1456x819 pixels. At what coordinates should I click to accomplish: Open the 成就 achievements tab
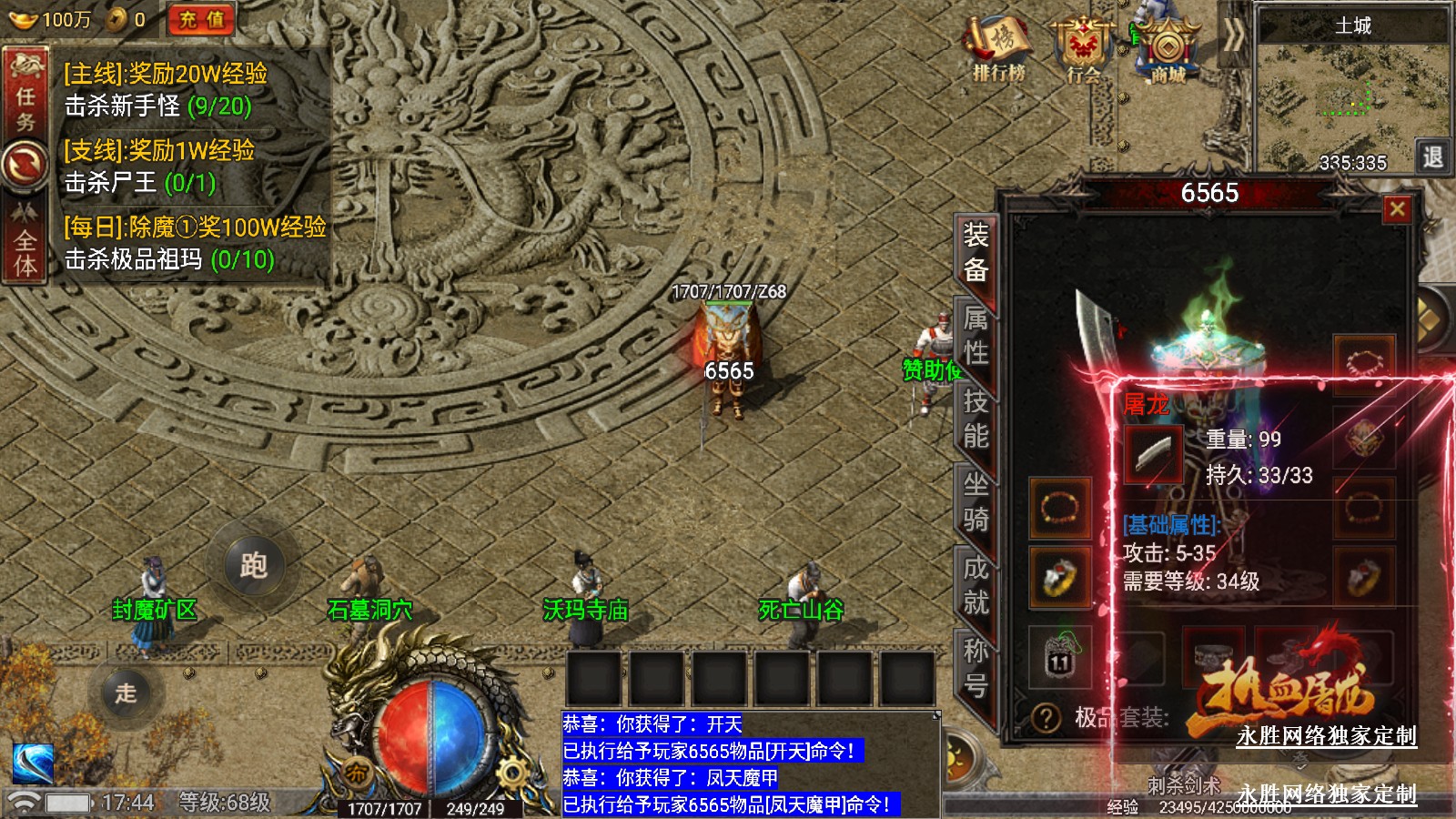click(x=975, y=585)
